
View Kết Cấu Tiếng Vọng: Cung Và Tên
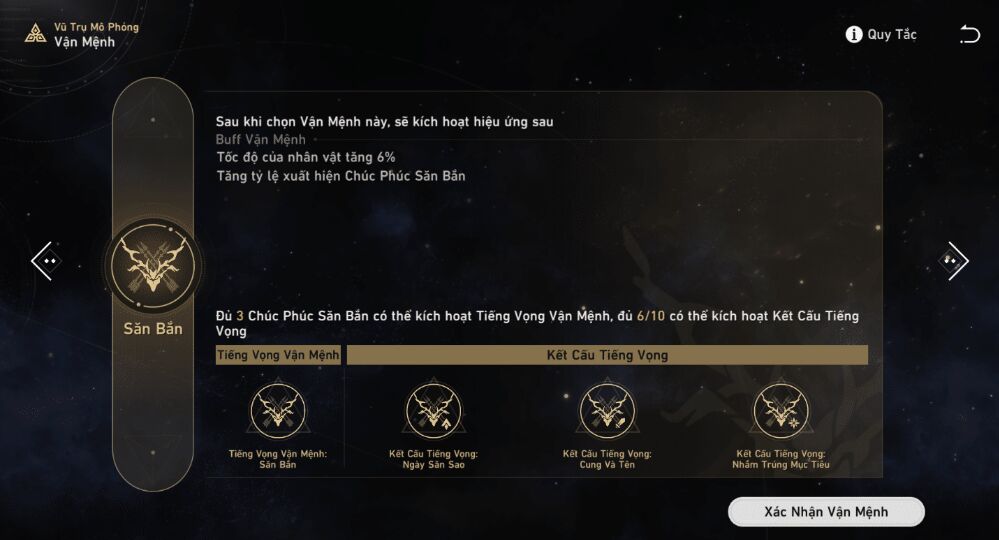(x=607, y=410)
